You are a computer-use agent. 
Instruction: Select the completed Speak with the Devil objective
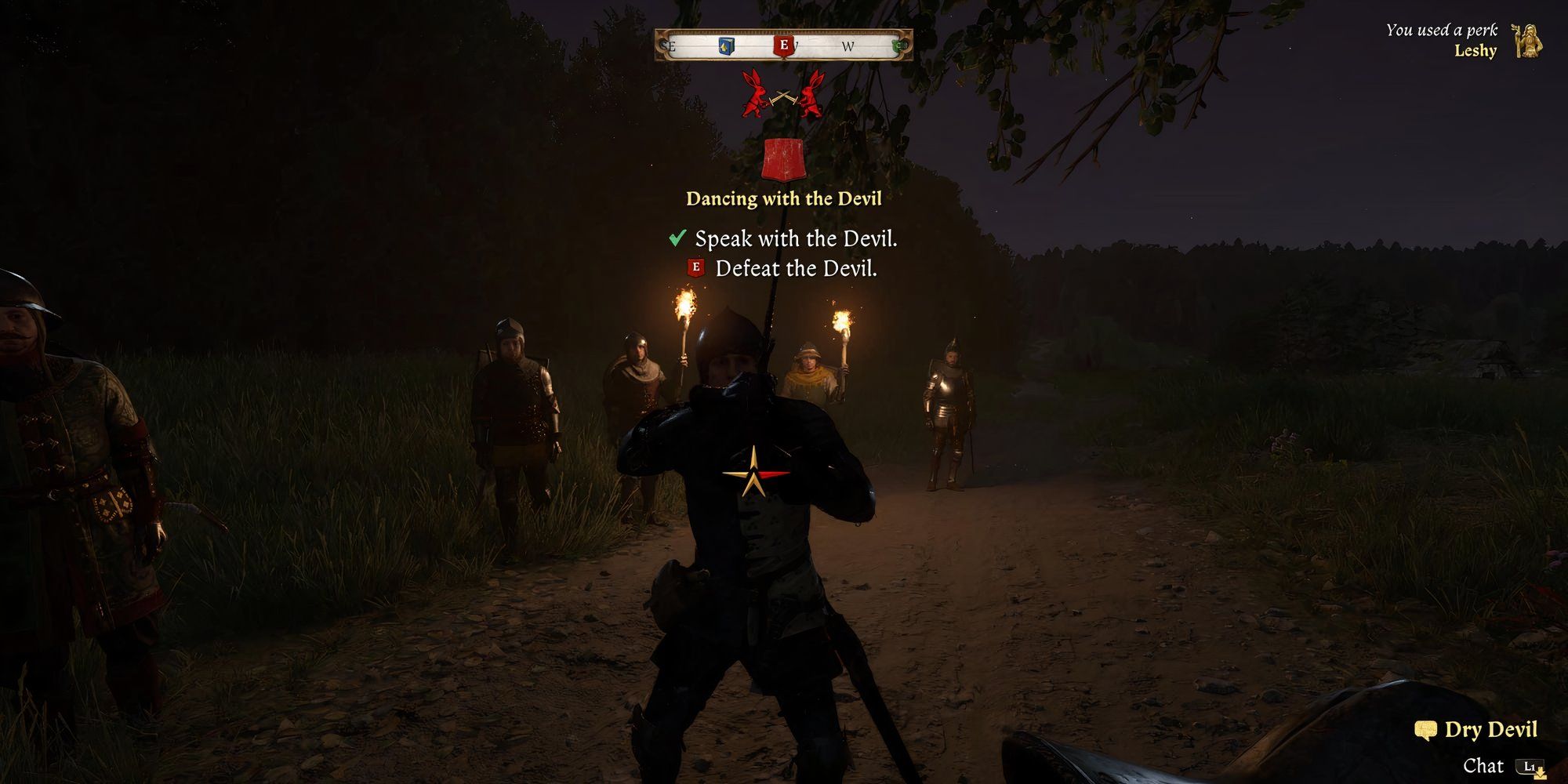tap(795, 238)
